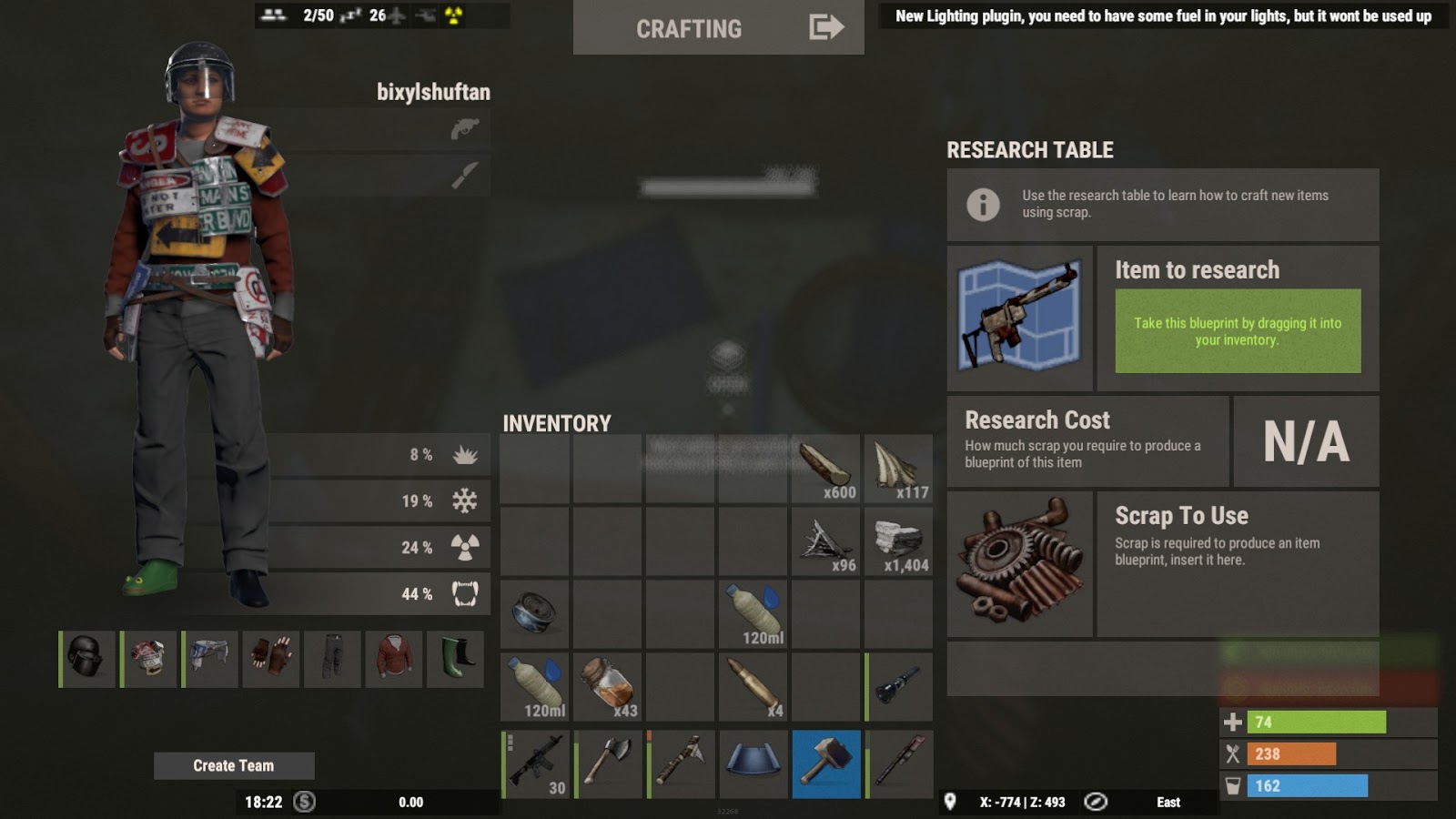
Task: Click the team player count icon showing 2/50
Action: tap(274, 15)
